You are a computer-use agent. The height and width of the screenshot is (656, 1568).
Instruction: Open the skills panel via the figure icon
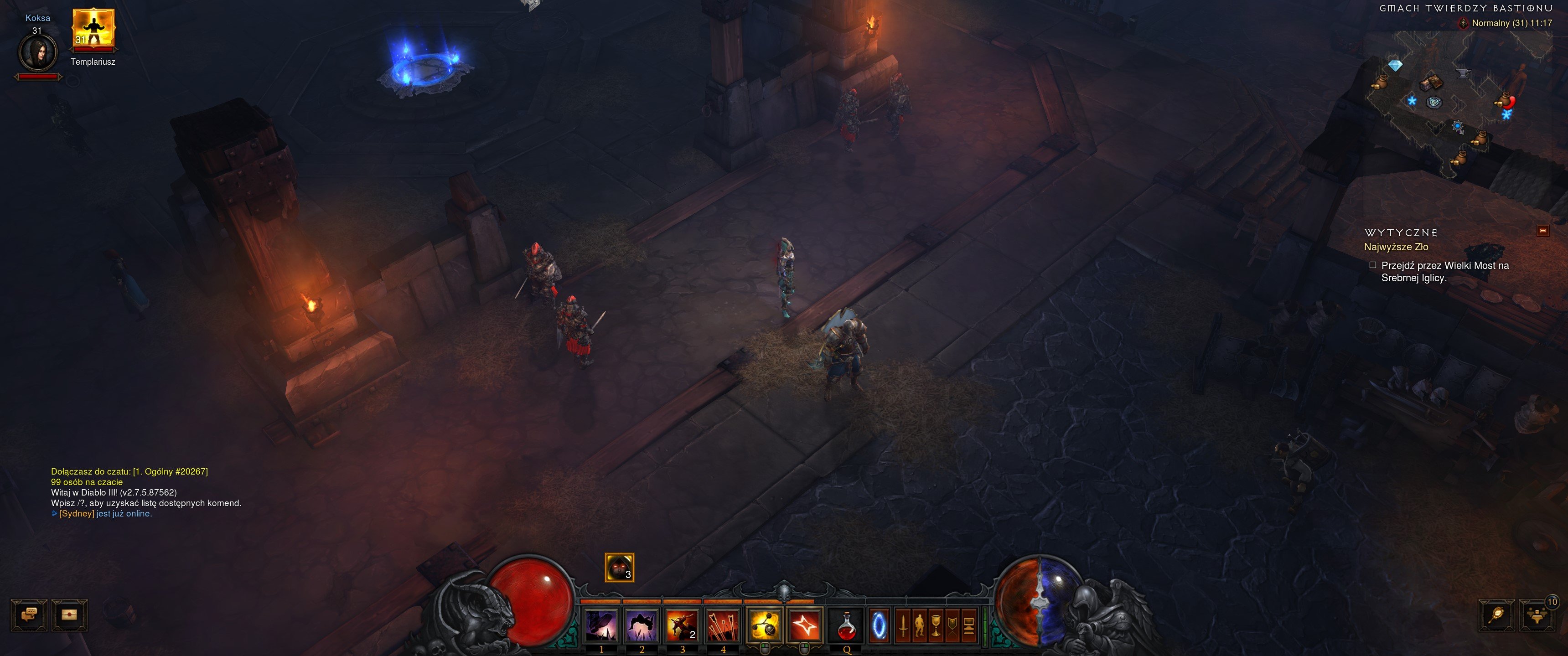coord(920,624)
